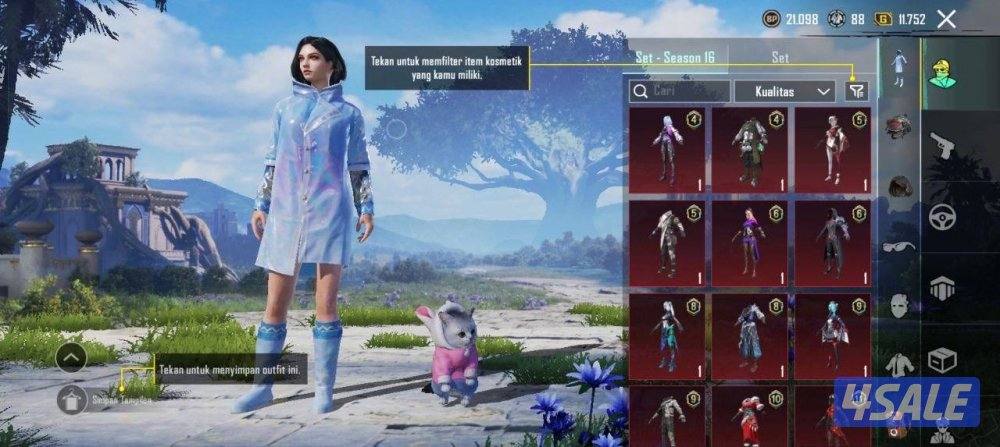Toggle the owned cosmetics filter icon
Screen dimensions: 1000x447
(x=856, y=91)
